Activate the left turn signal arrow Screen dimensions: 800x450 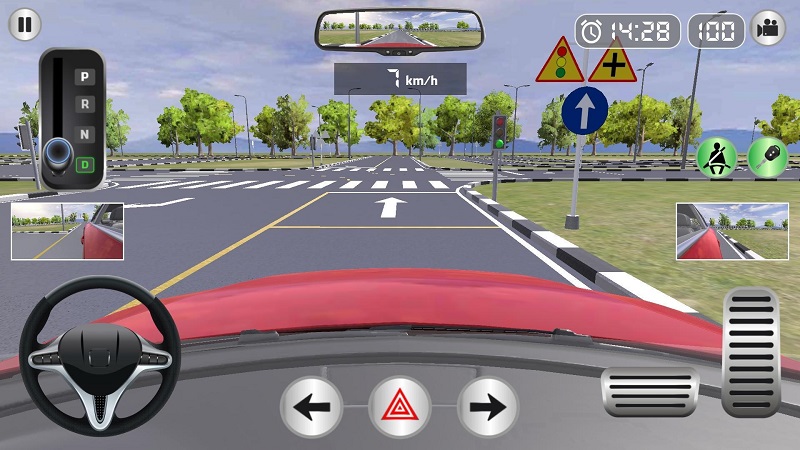(x=311, y=407)
